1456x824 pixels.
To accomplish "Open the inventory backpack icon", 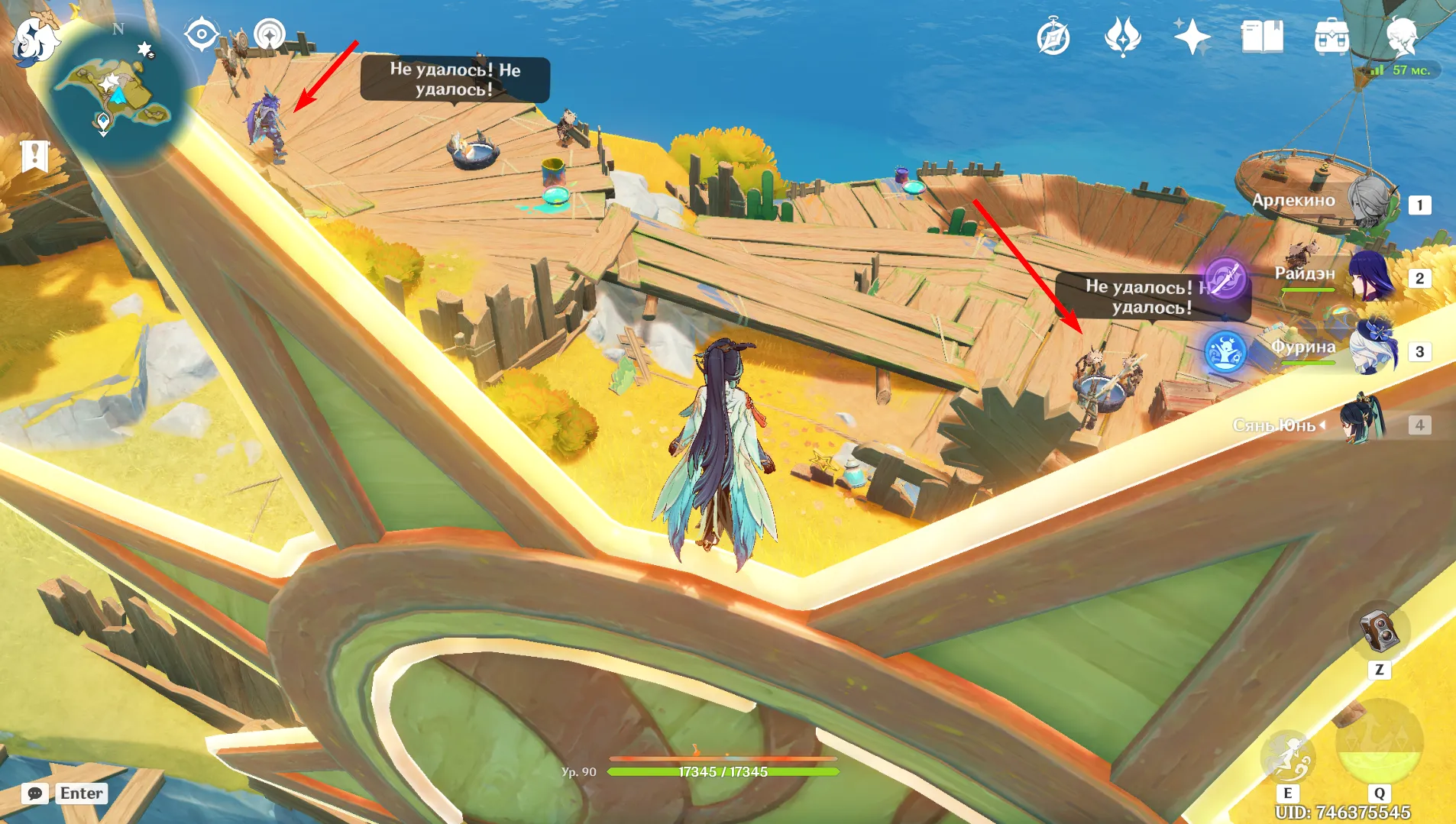I will point(1331,37).
